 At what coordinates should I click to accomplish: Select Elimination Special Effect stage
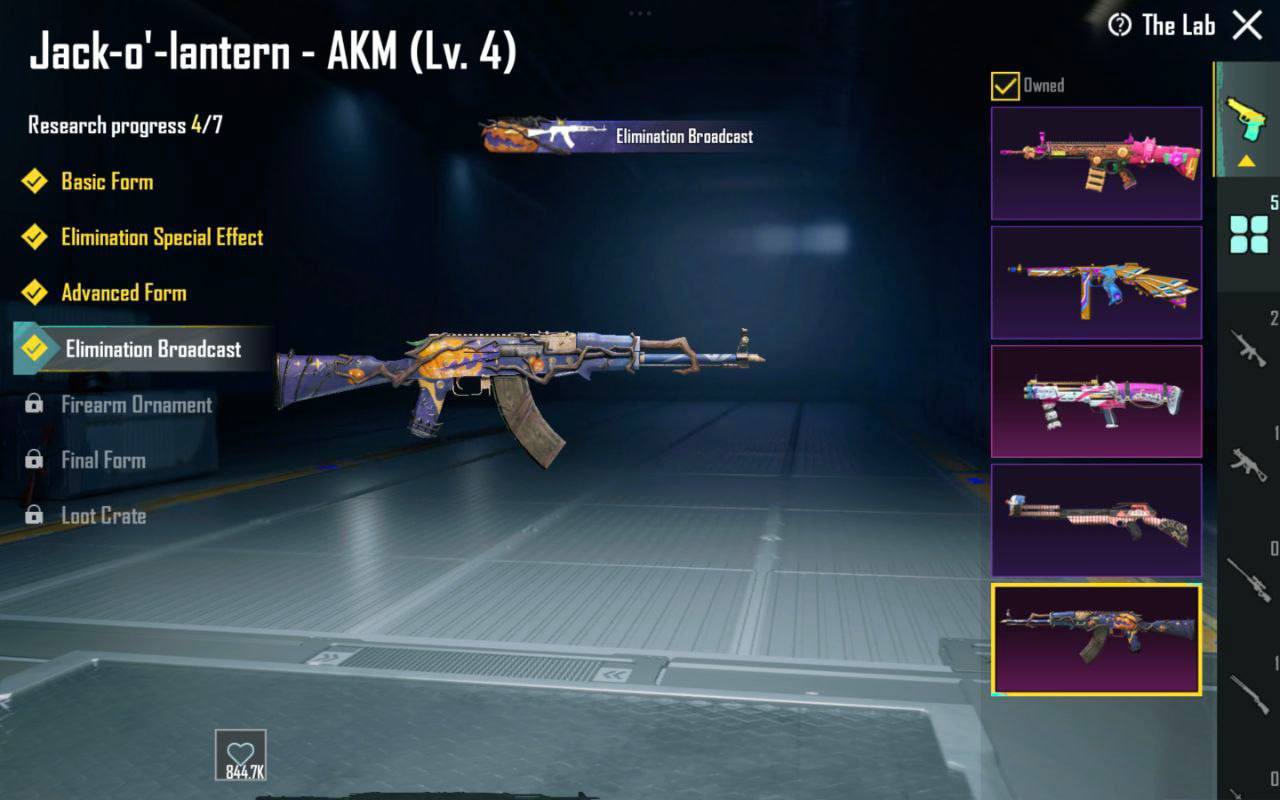(161, 238)
